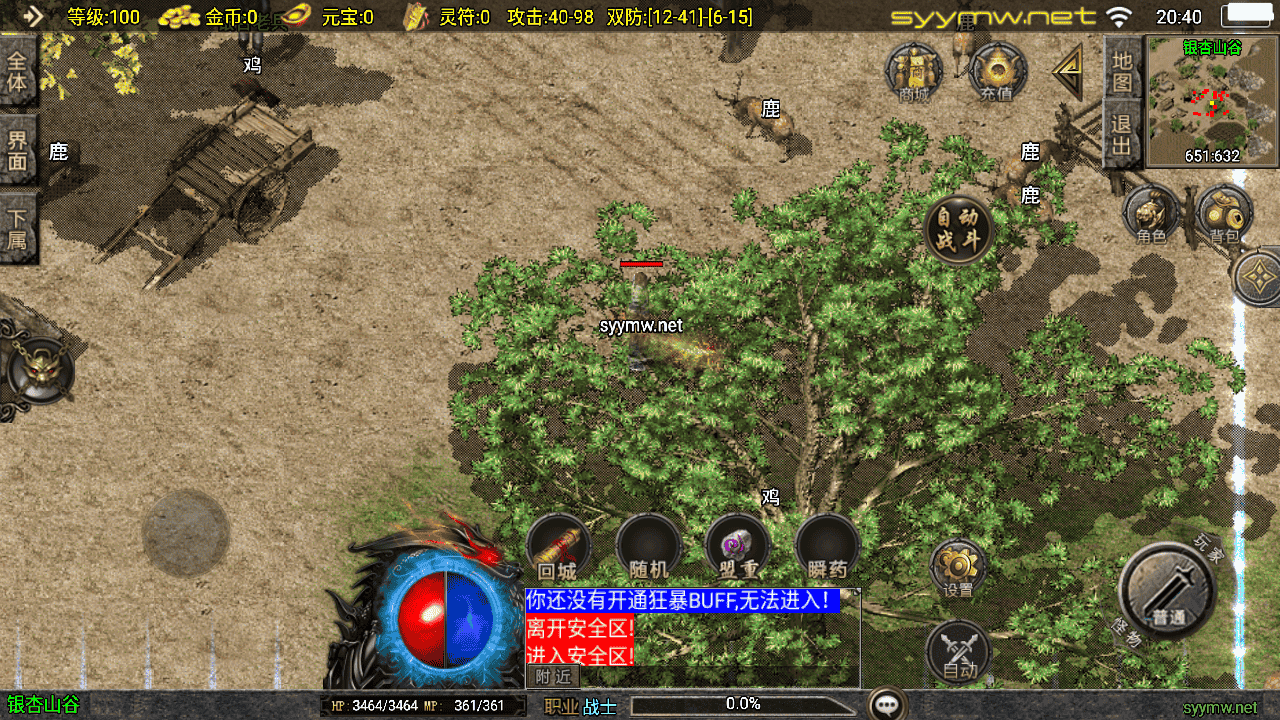1280x720 pixels.
Task: Use the 盟重 teleport stone
Action: 738,547
